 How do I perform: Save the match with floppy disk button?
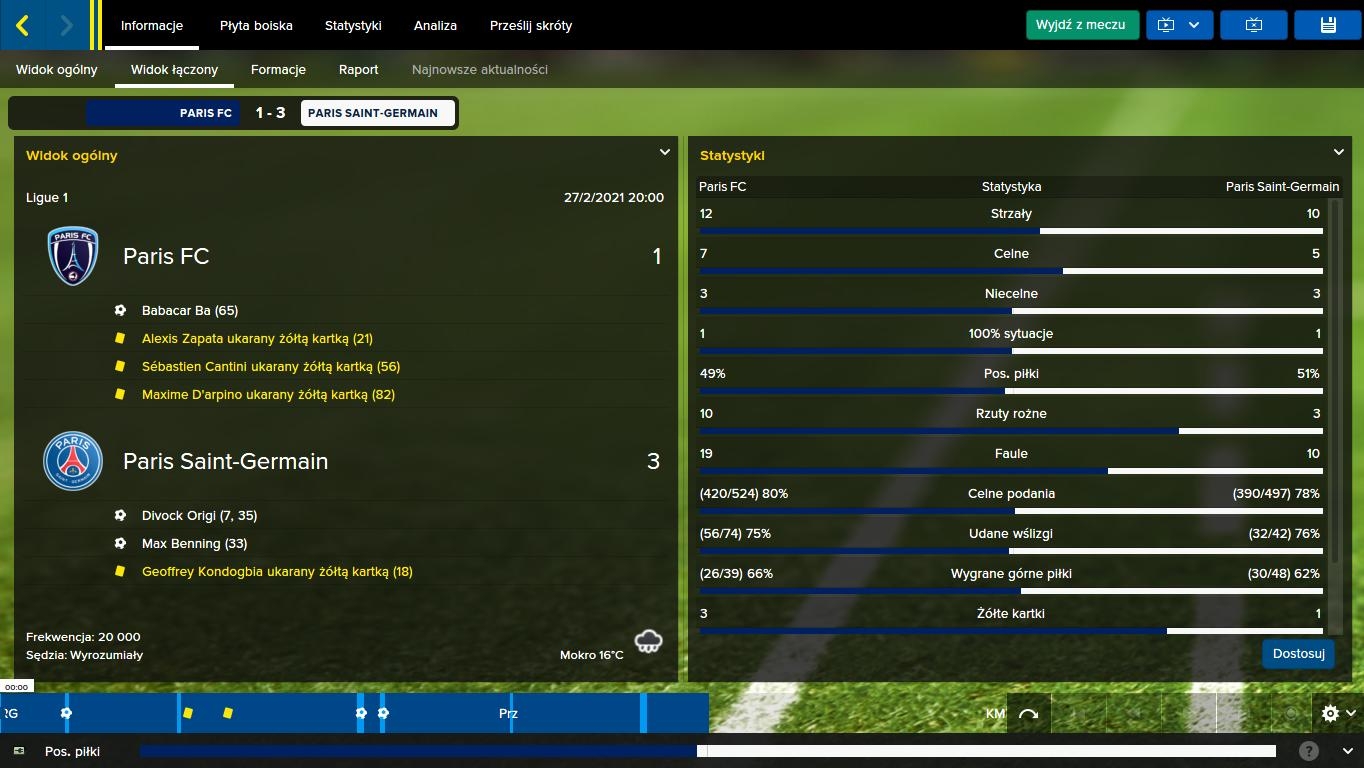click(x=1327, y=25)
